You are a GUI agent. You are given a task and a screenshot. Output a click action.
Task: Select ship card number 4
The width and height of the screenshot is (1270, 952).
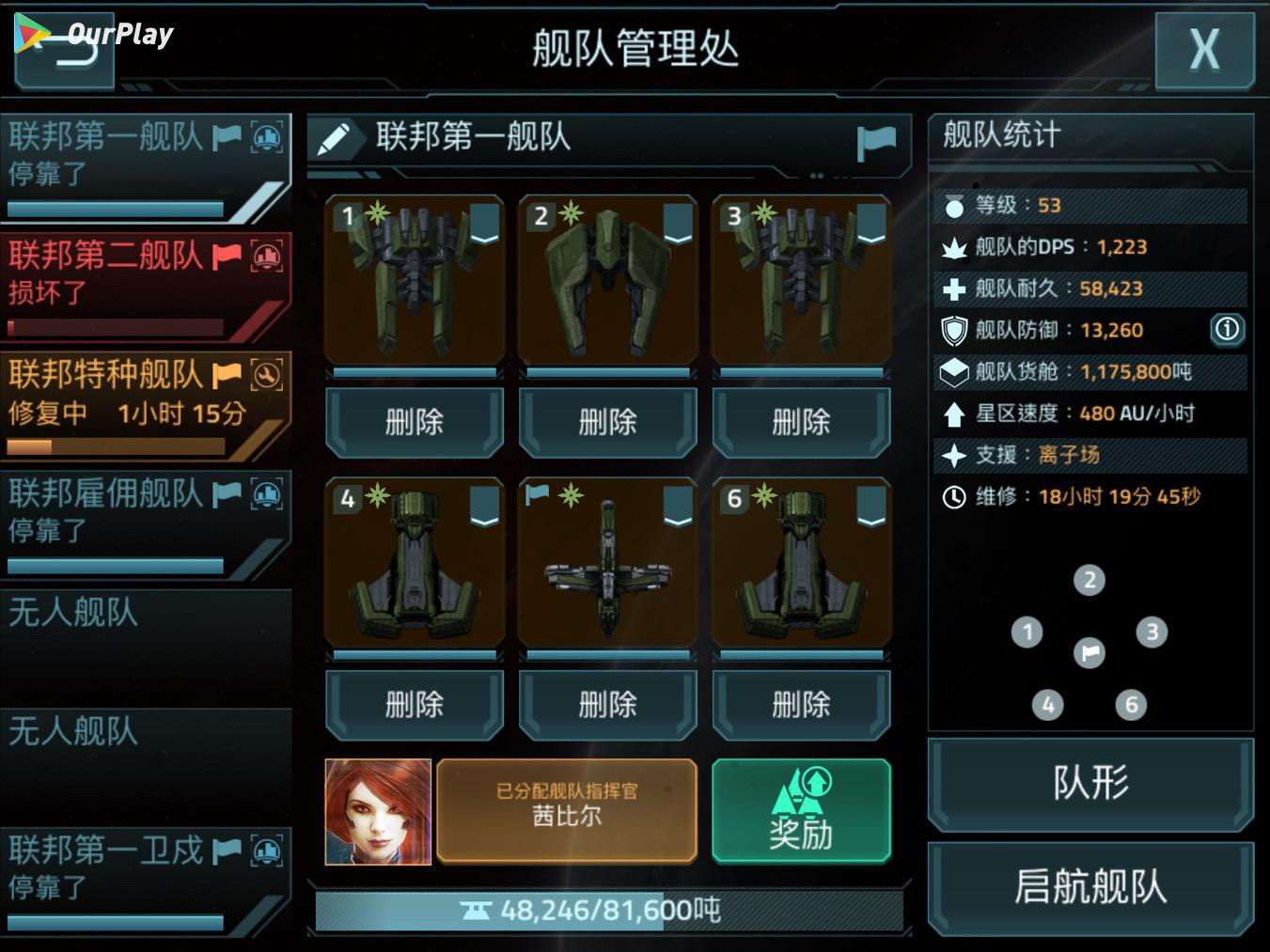pyautogui.click(x=414, y=564)
